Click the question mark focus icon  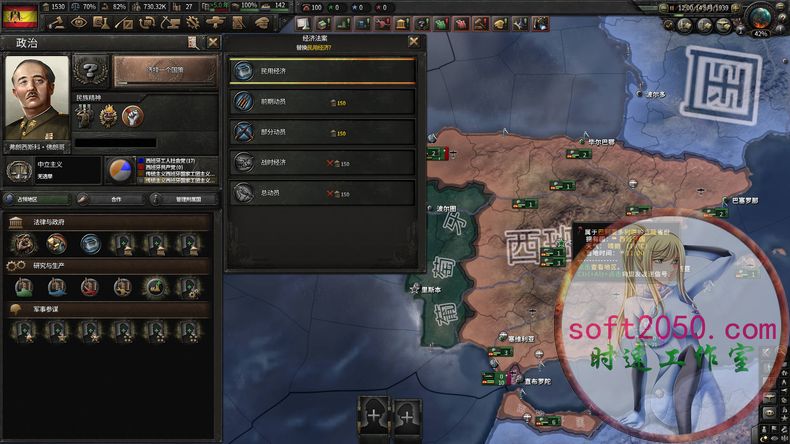[x=91, y=71]
